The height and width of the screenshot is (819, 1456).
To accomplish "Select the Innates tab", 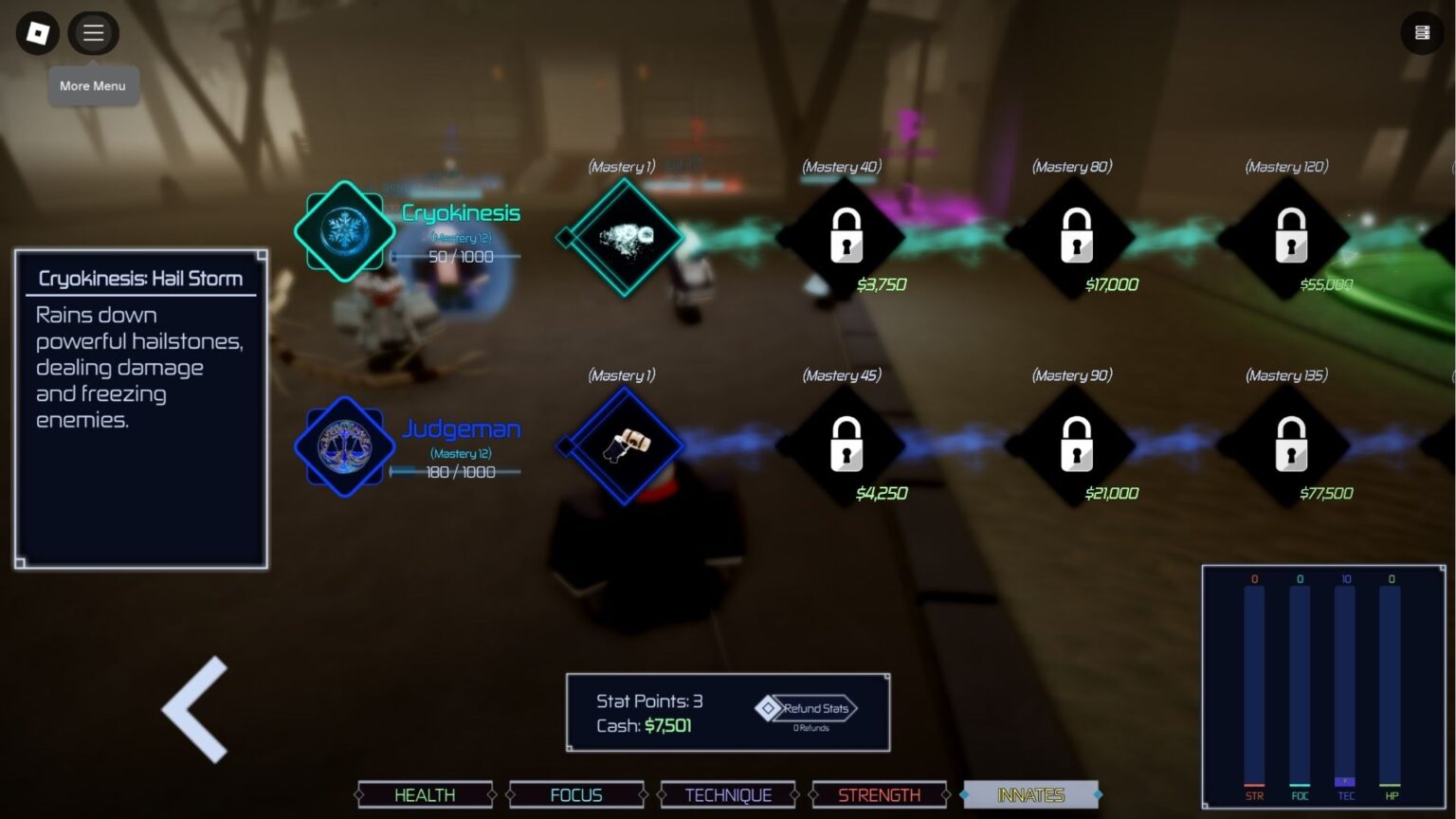I will tap(1030, 794).
